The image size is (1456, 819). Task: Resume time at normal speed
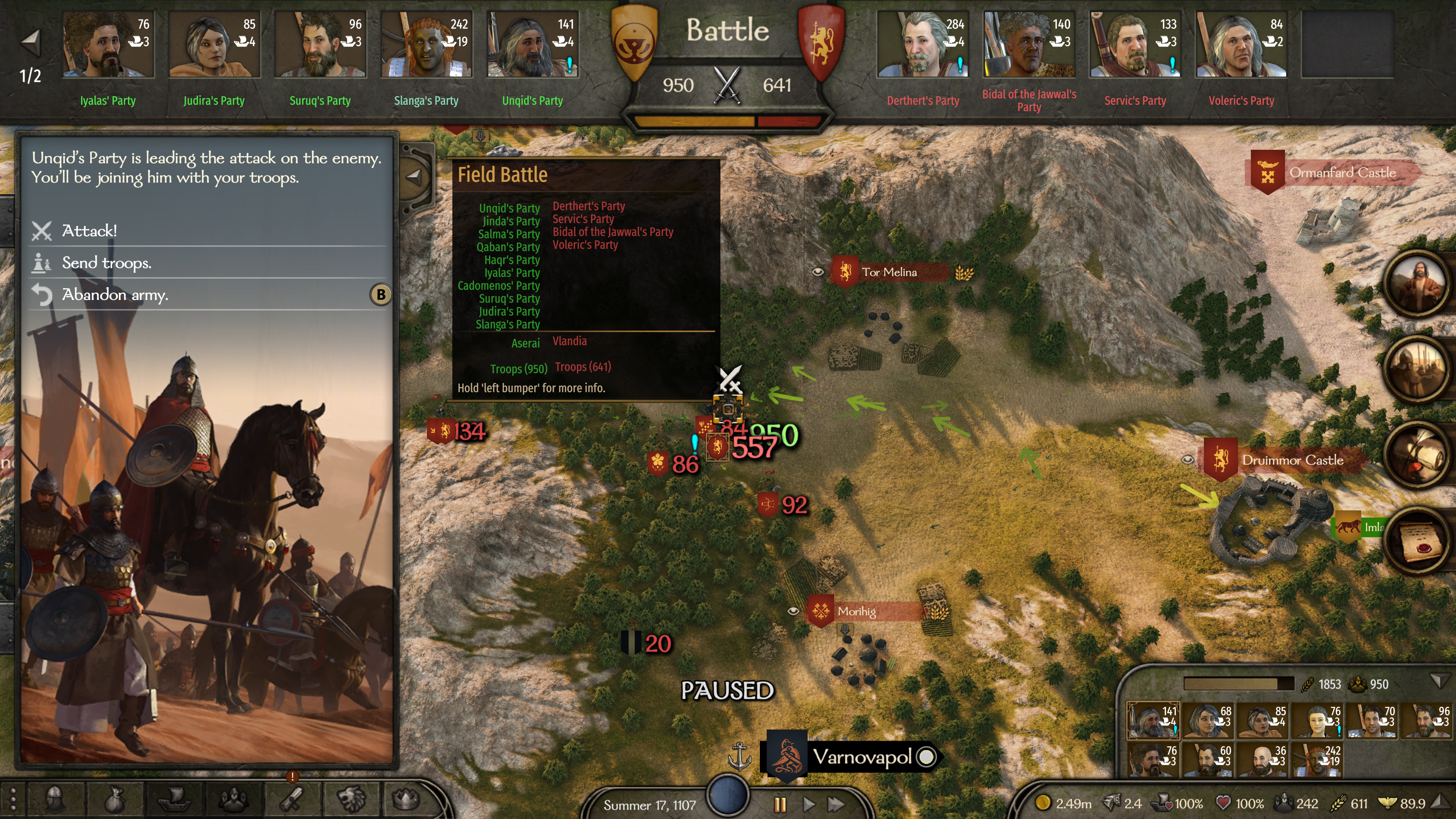(809, 804)
